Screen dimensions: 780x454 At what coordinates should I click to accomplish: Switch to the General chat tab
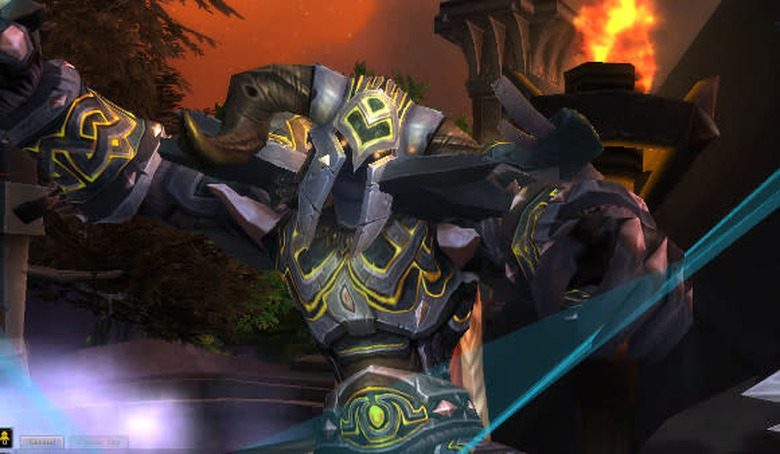41,441
